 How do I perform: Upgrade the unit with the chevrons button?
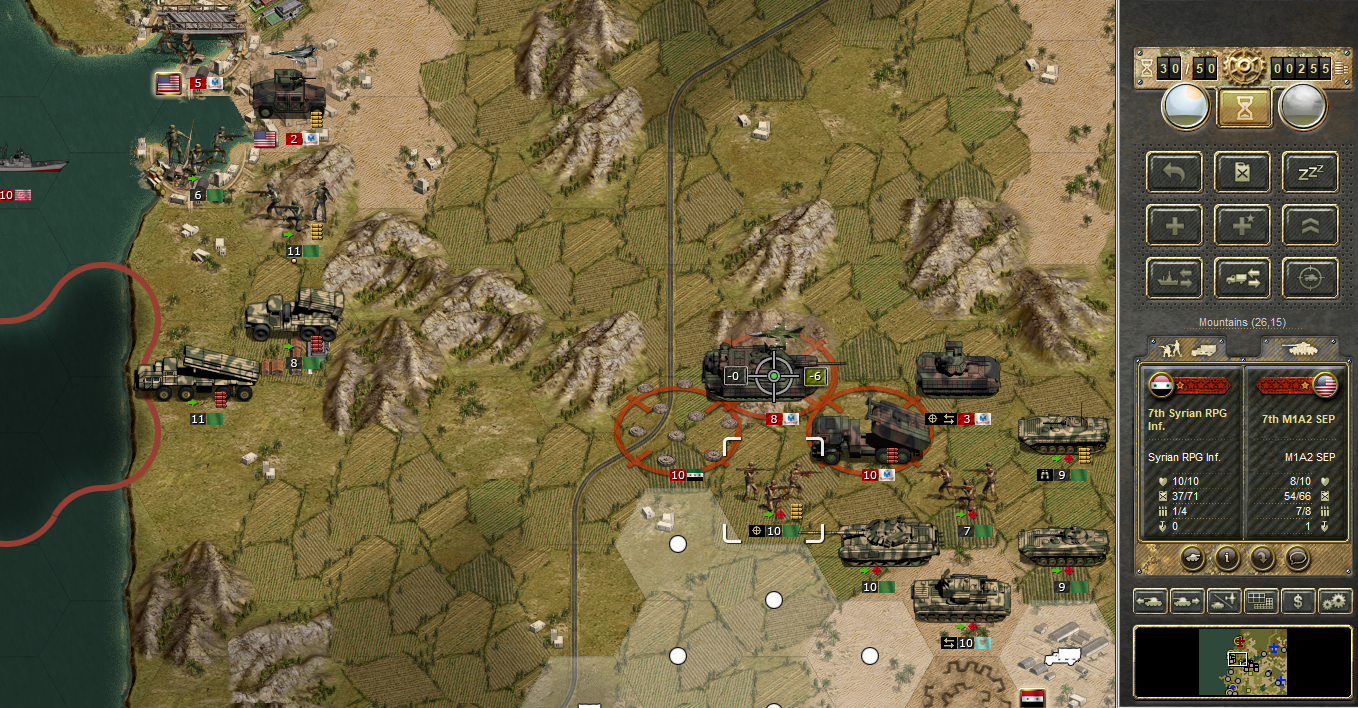tap(1310, 225)
